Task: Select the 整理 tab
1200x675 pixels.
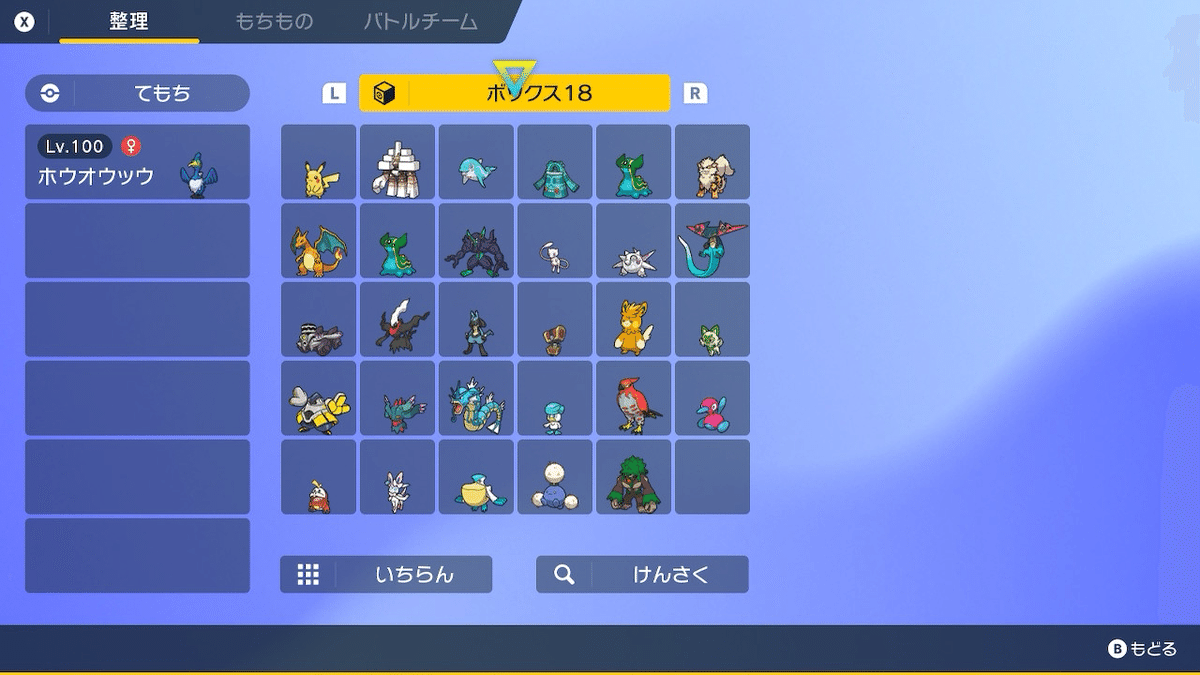Action: [129, 21]
